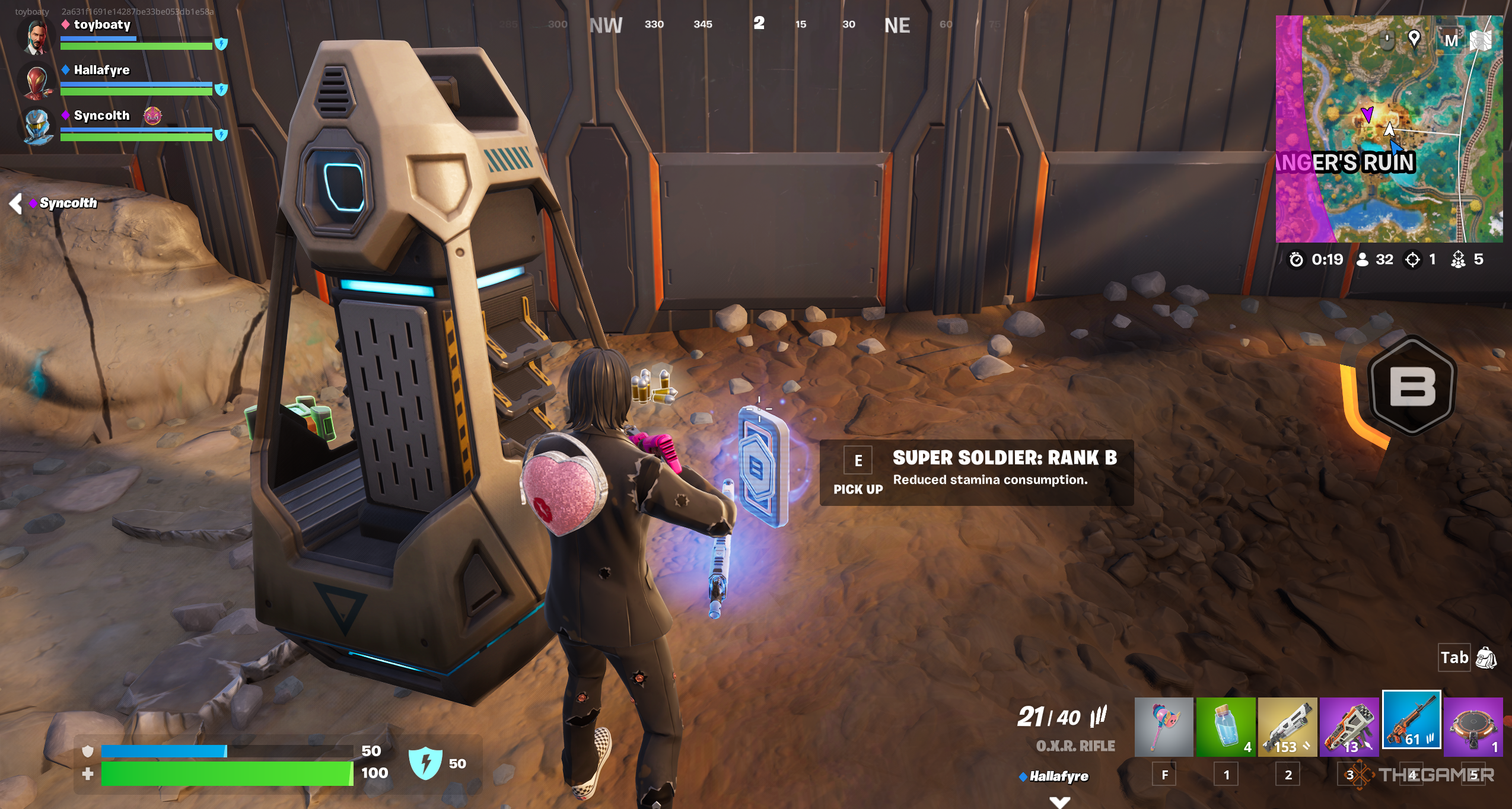
Task: Select the gold weapon with 153 ammo
Action: pos(1287,727)
